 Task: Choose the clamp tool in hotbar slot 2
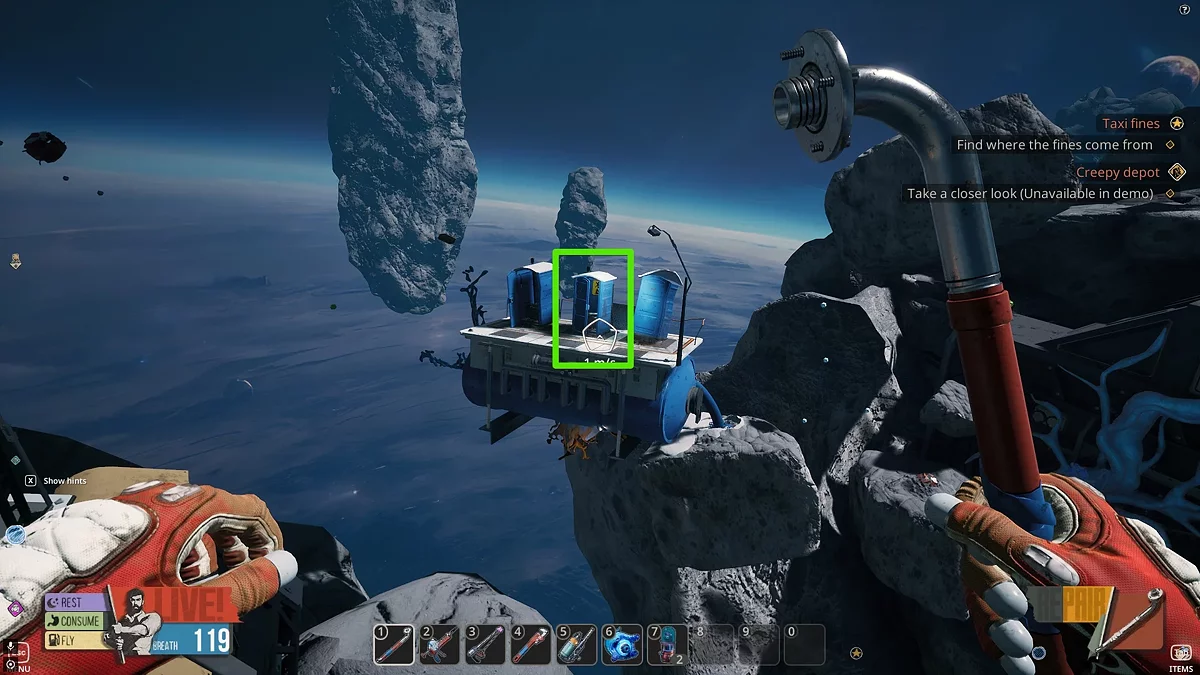(440, 645)
